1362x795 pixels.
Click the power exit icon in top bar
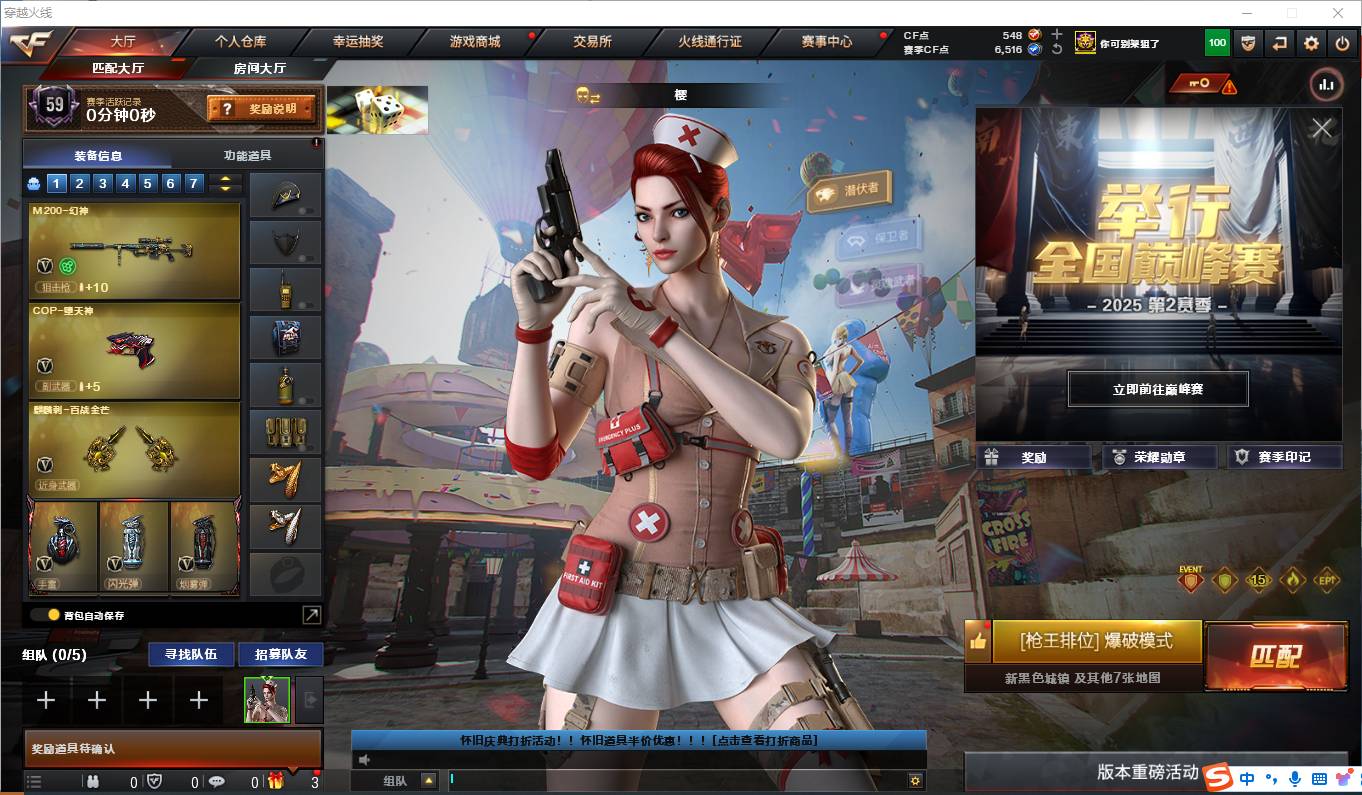1343,43
